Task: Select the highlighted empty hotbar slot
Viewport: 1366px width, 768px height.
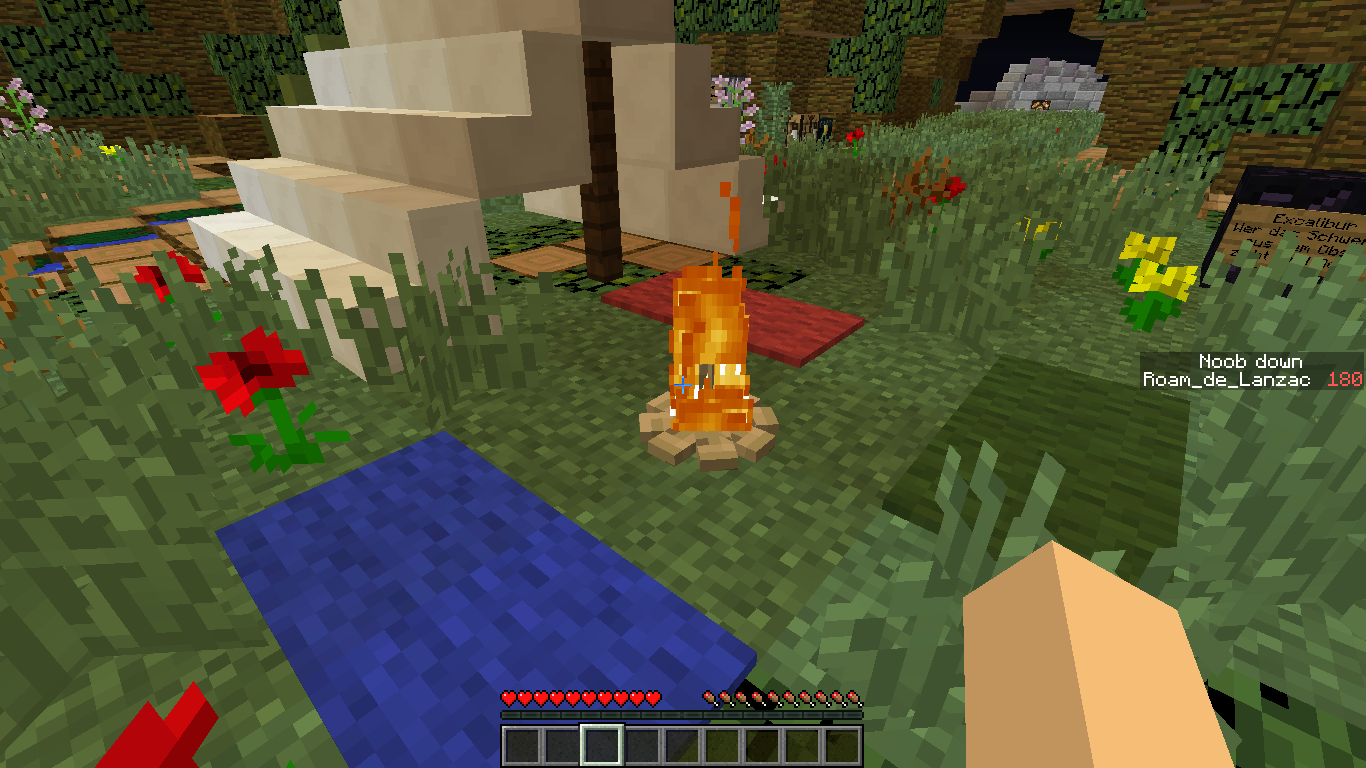Action: click(602, 746)
